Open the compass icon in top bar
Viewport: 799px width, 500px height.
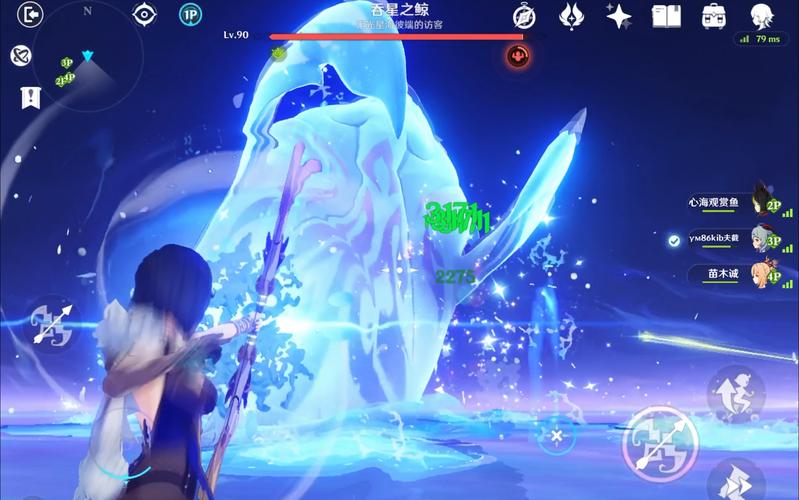(x=524, y=16)
